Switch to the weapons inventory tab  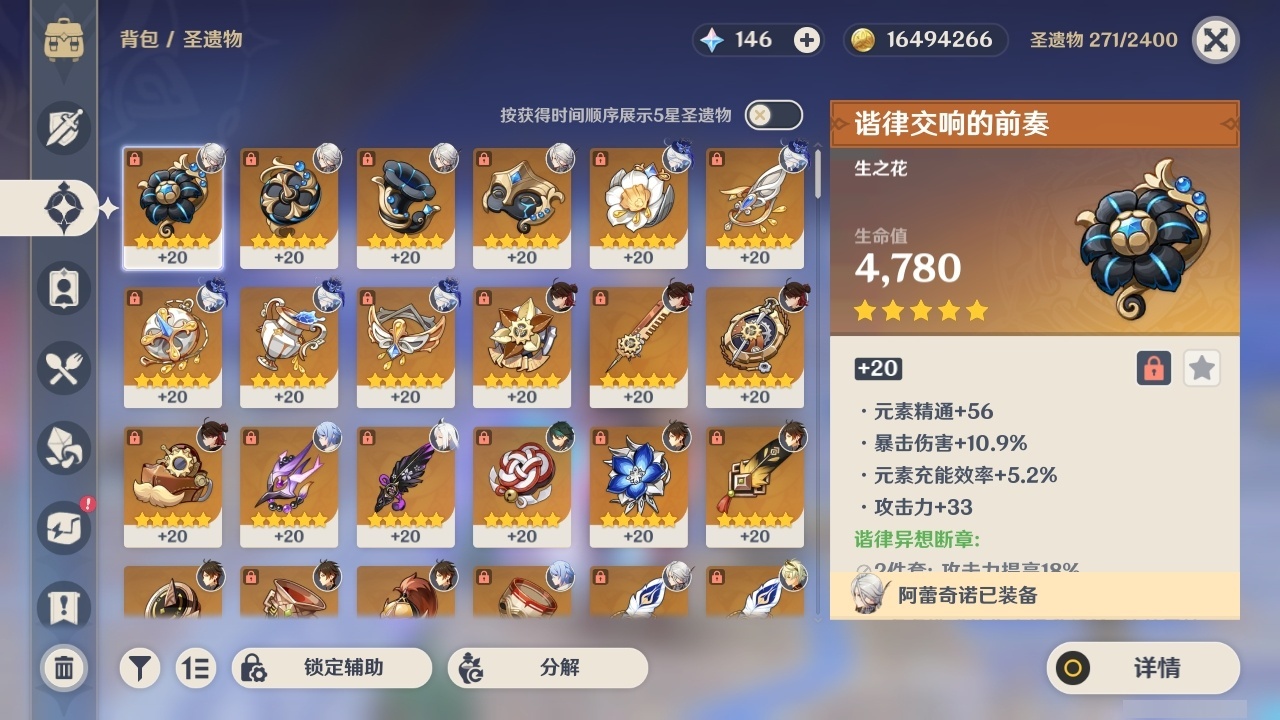tap(64, 127)
